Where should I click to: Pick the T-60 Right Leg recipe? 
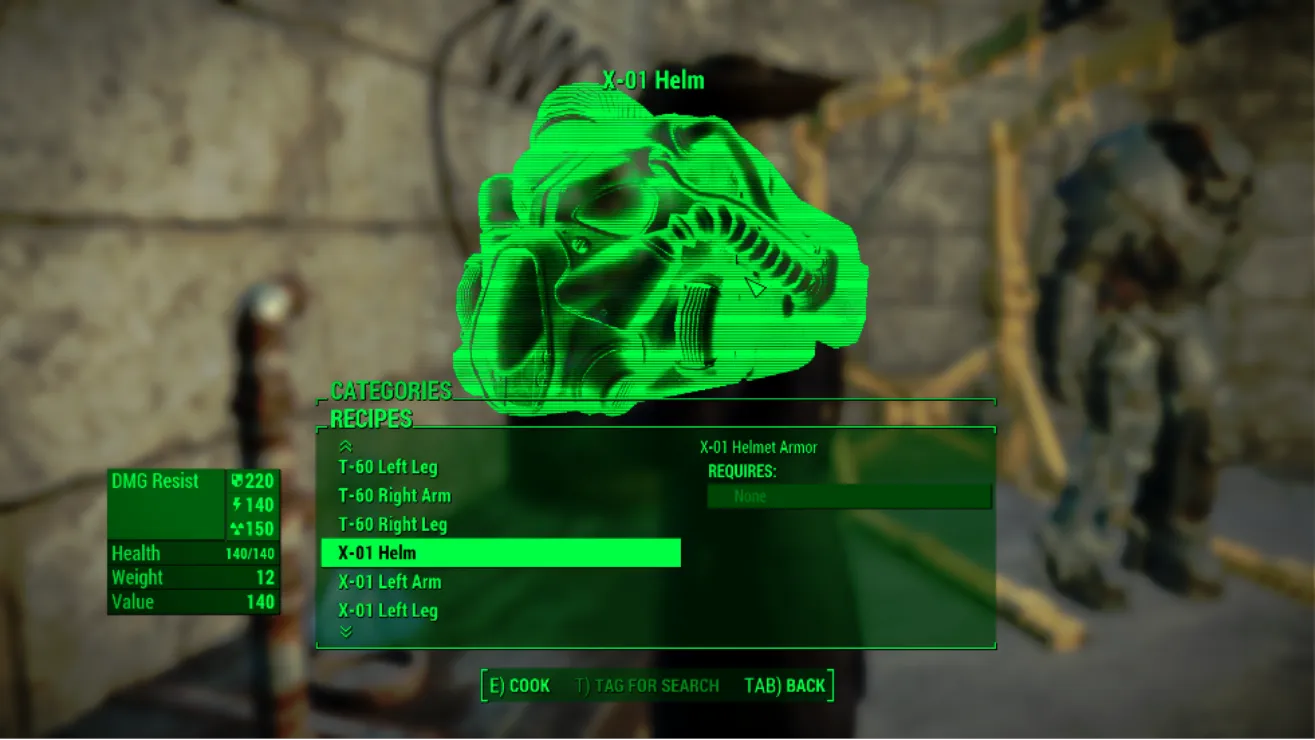coord(392,525)
